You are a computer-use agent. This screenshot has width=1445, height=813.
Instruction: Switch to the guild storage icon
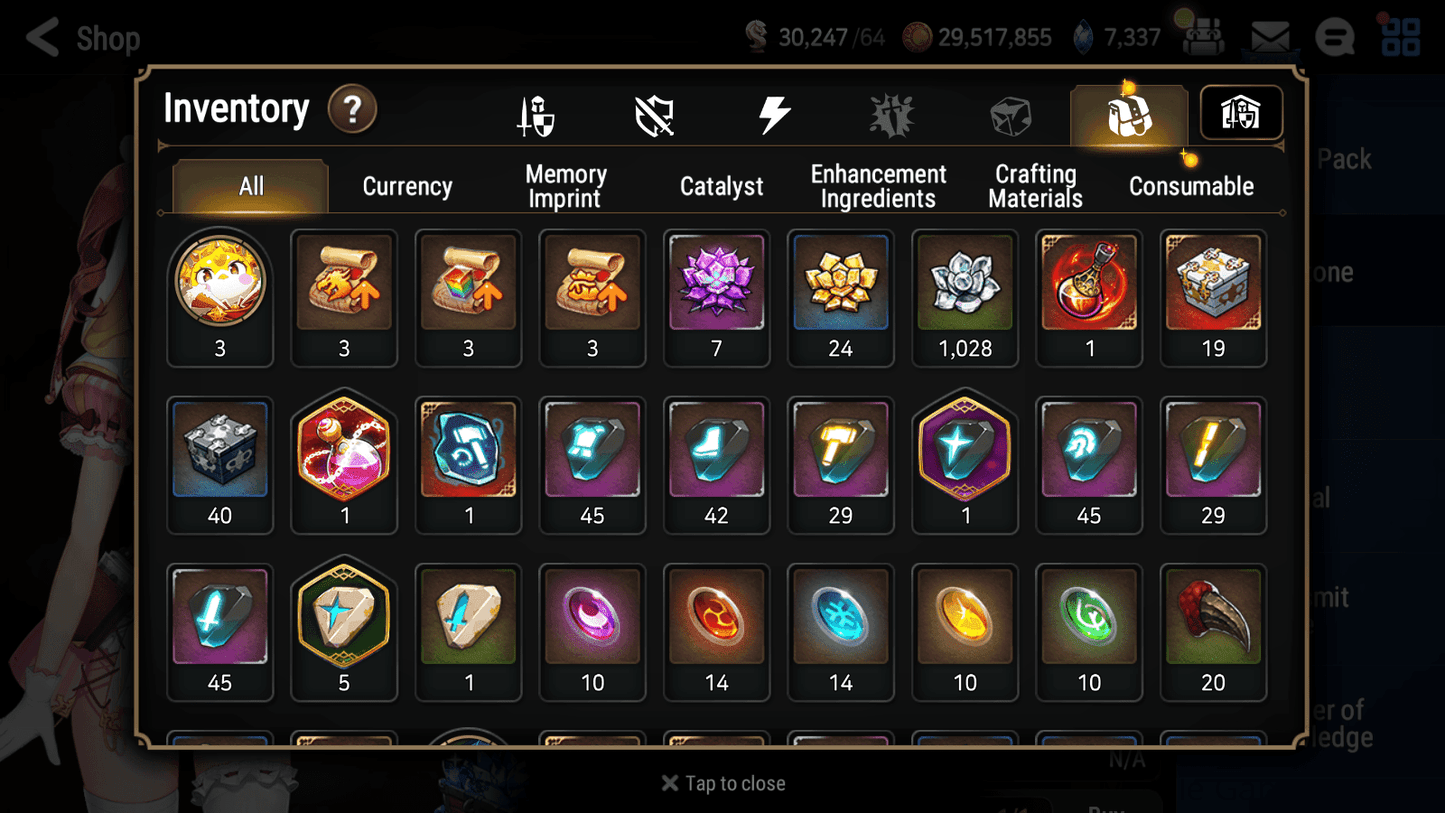(1240, 113)
